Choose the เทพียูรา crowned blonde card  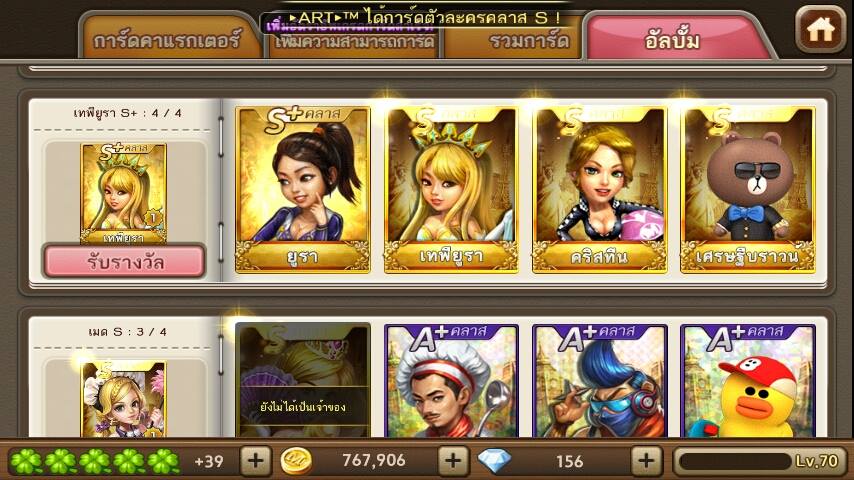point(451,189)
